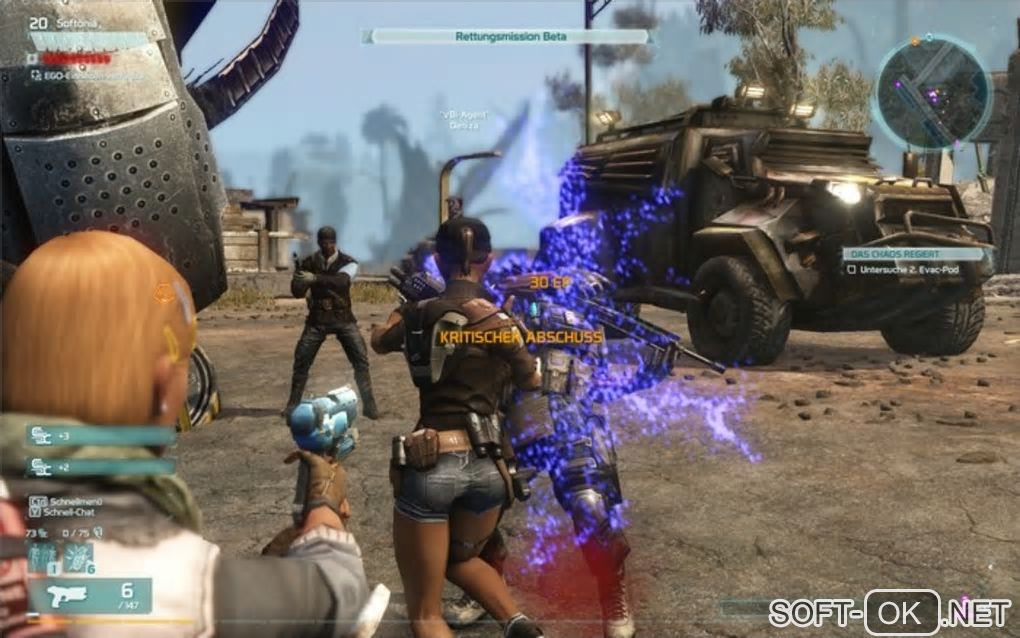Screen dimensions: 1020x638
Task: Click the +3 pickup notification
Action: [x=100, y=435]
